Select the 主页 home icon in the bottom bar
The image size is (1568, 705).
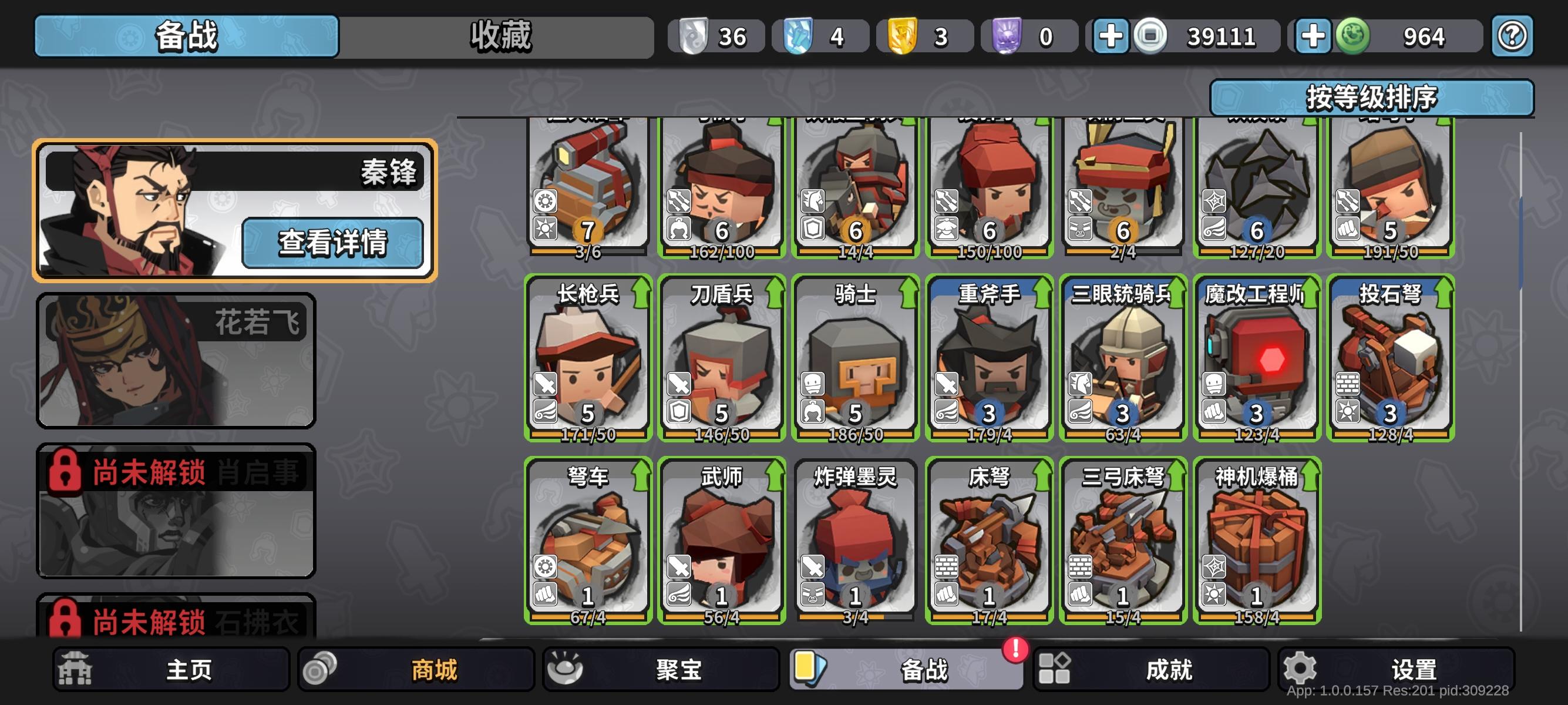75,668
